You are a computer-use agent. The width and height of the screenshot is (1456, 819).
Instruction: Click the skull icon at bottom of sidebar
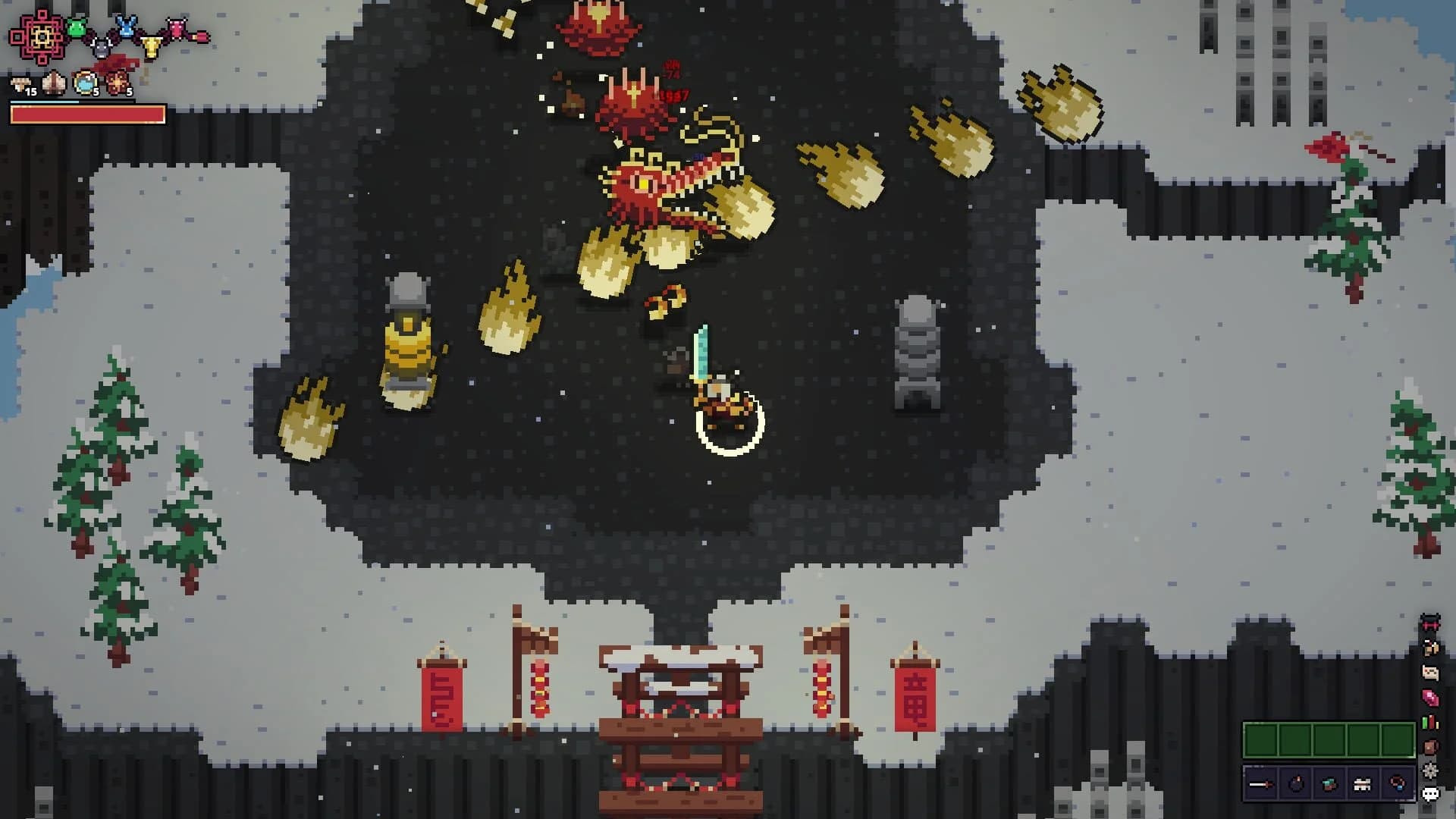click(1430, 793)
